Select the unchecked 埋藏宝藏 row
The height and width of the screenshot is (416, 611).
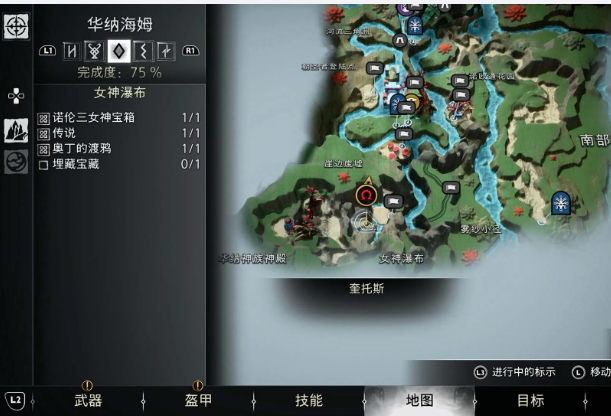[119, 164]
